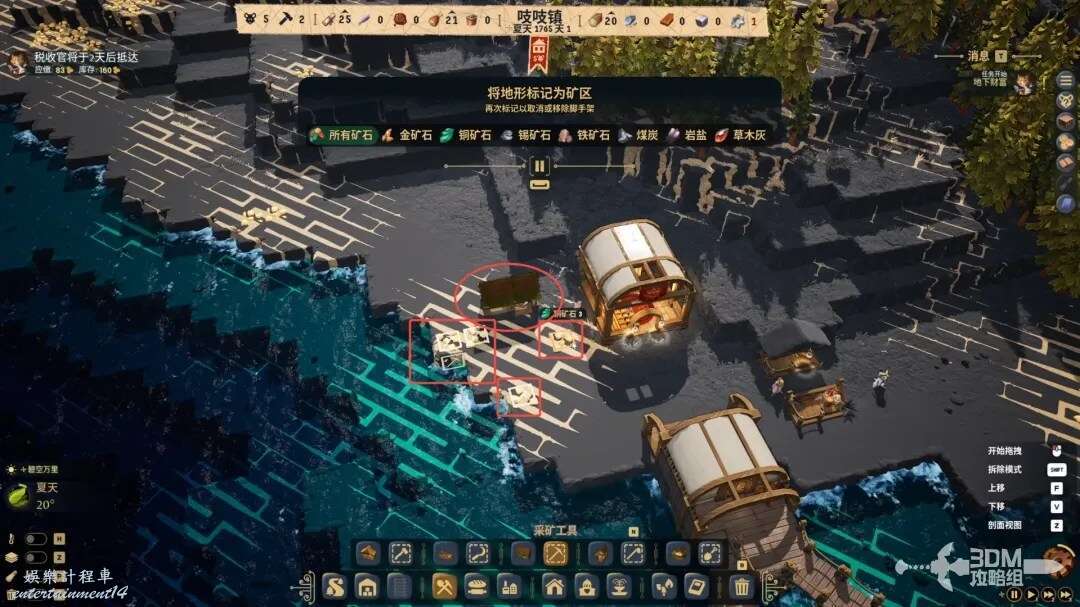The height and width of the screenshot is (607, 1080).
Task: Open the town hall icon below 吱吱镇
Action: (x=538, y=50)
